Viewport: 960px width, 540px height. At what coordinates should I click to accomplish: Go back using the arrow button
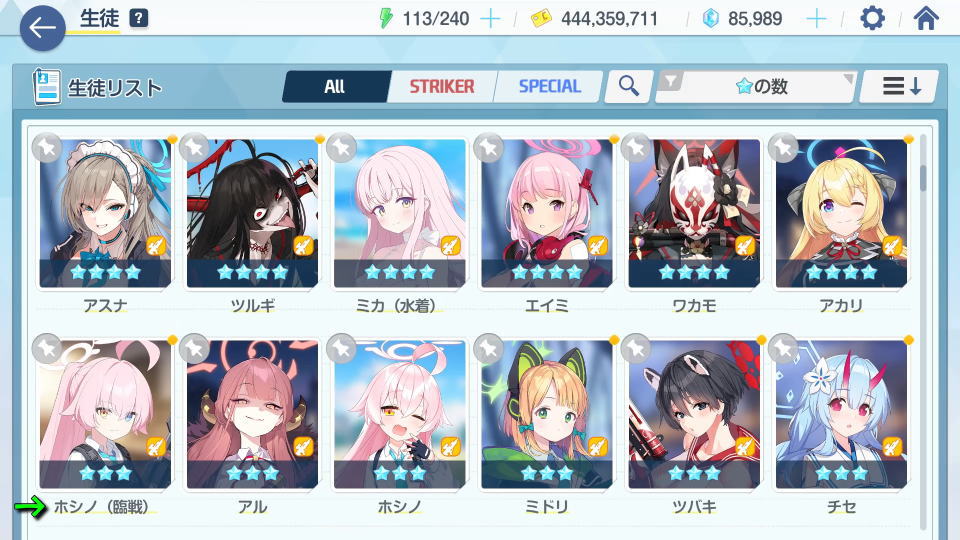tap(41, 28)
